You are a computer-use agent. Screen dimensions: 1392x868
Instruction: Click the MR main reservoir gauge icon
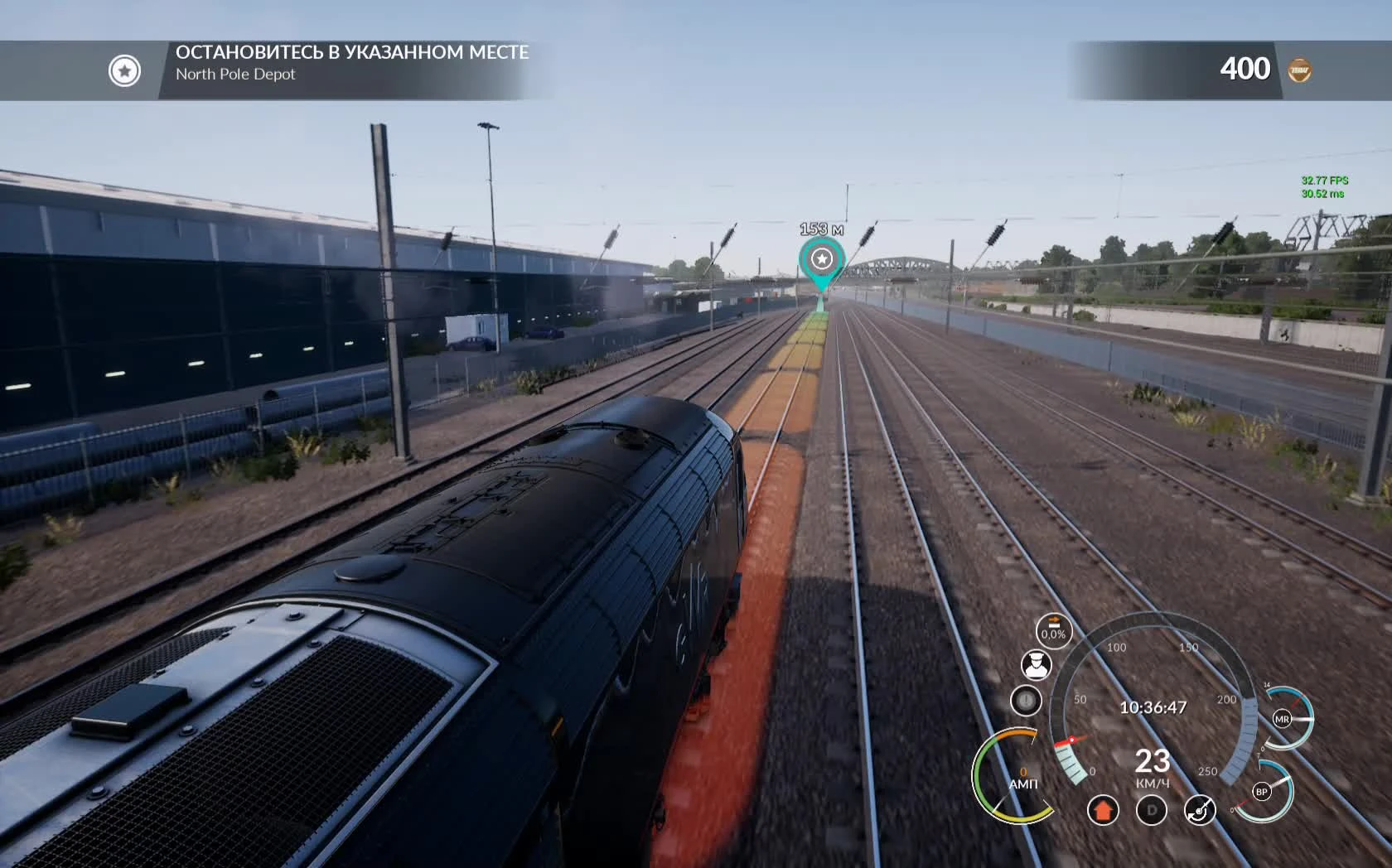pos(1283,721)
